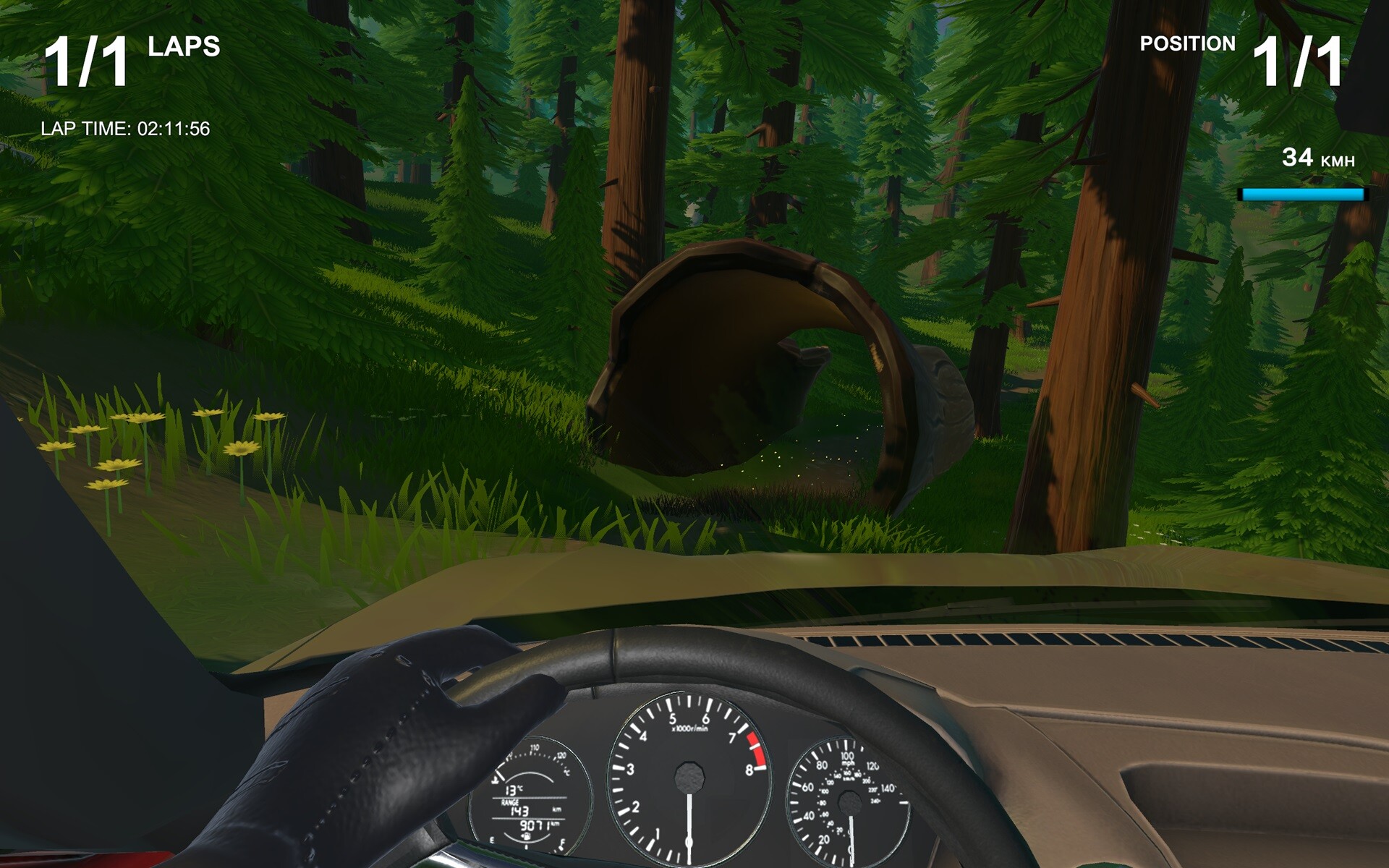Click the 1/1 position indicator

click(x=1299, y=61)
